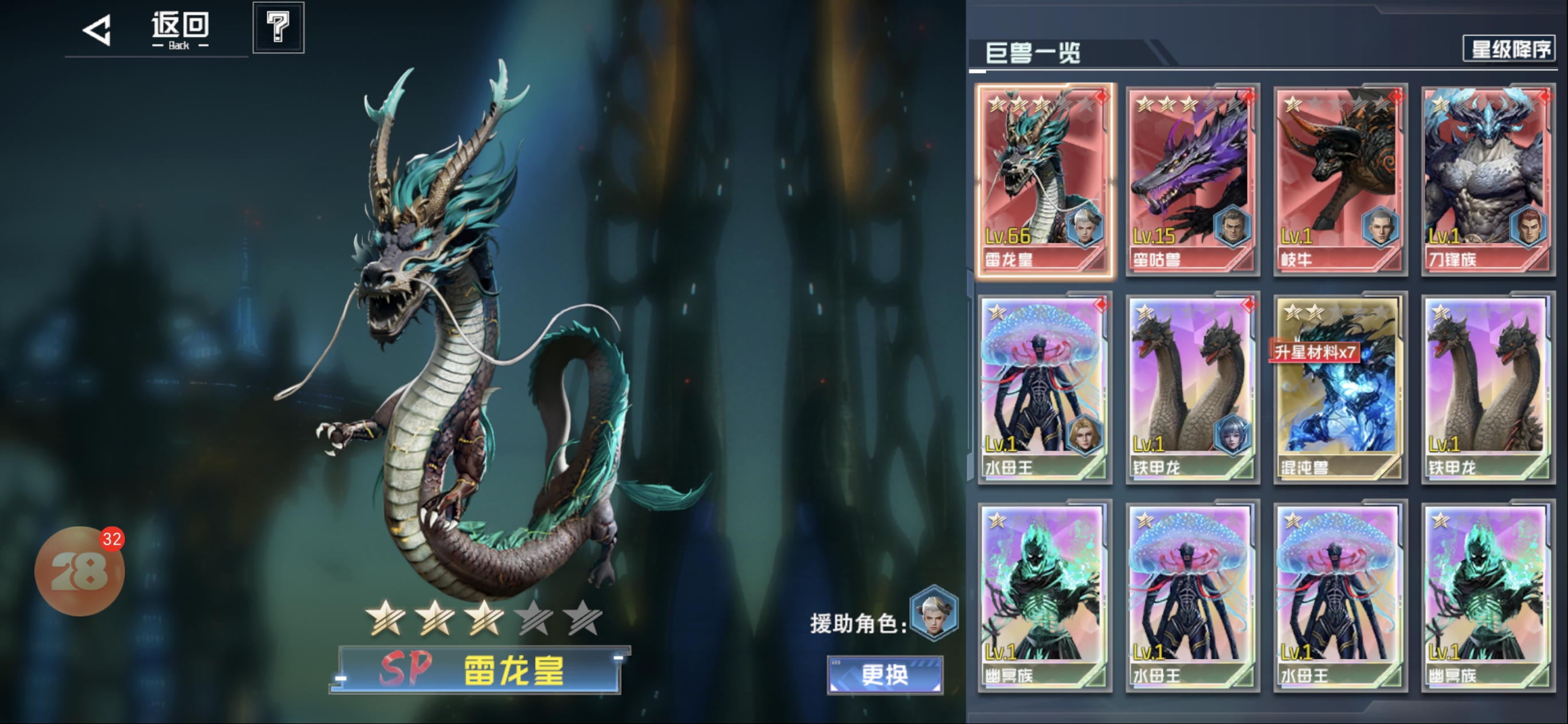Open the question mark help button

(278, 27)
